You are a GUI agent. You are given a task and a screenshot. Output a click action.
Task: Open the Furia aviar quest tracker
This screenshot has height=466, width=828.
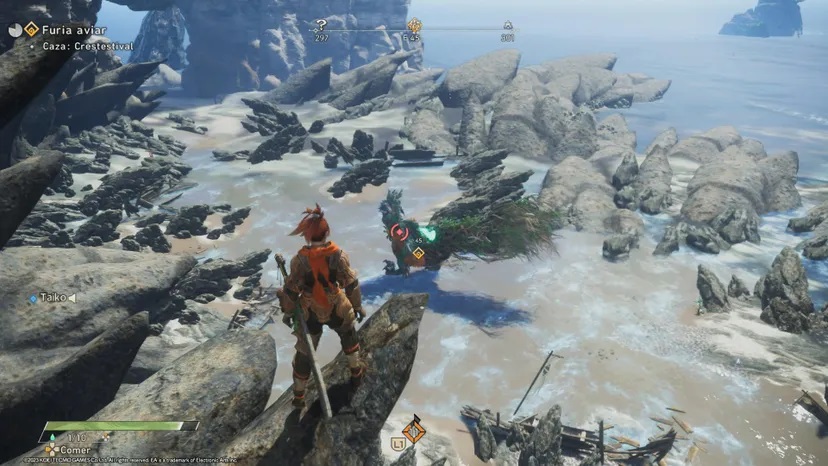pos(60,30)
